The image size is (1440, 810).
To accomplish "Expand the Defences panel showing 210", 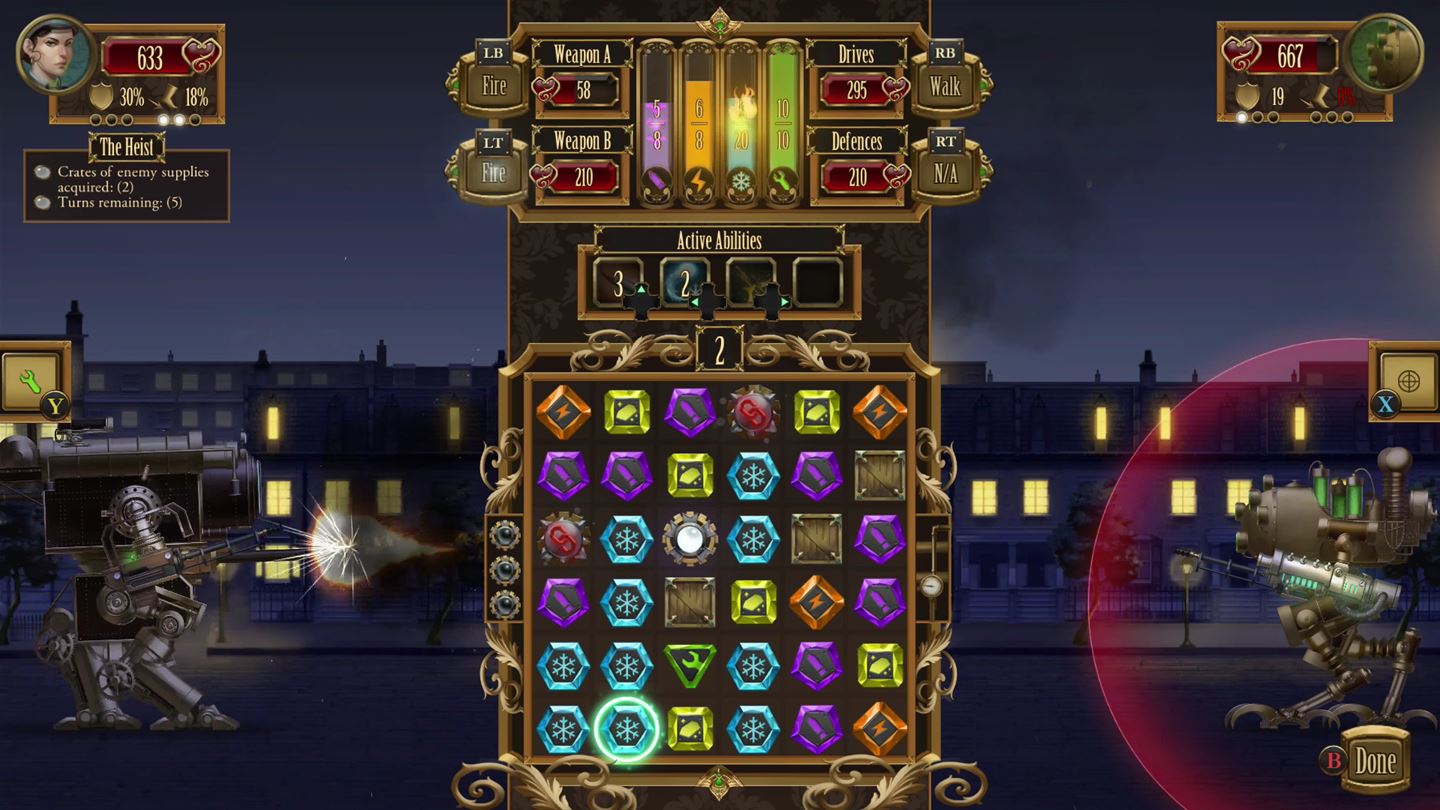I will tap(856, 142).
